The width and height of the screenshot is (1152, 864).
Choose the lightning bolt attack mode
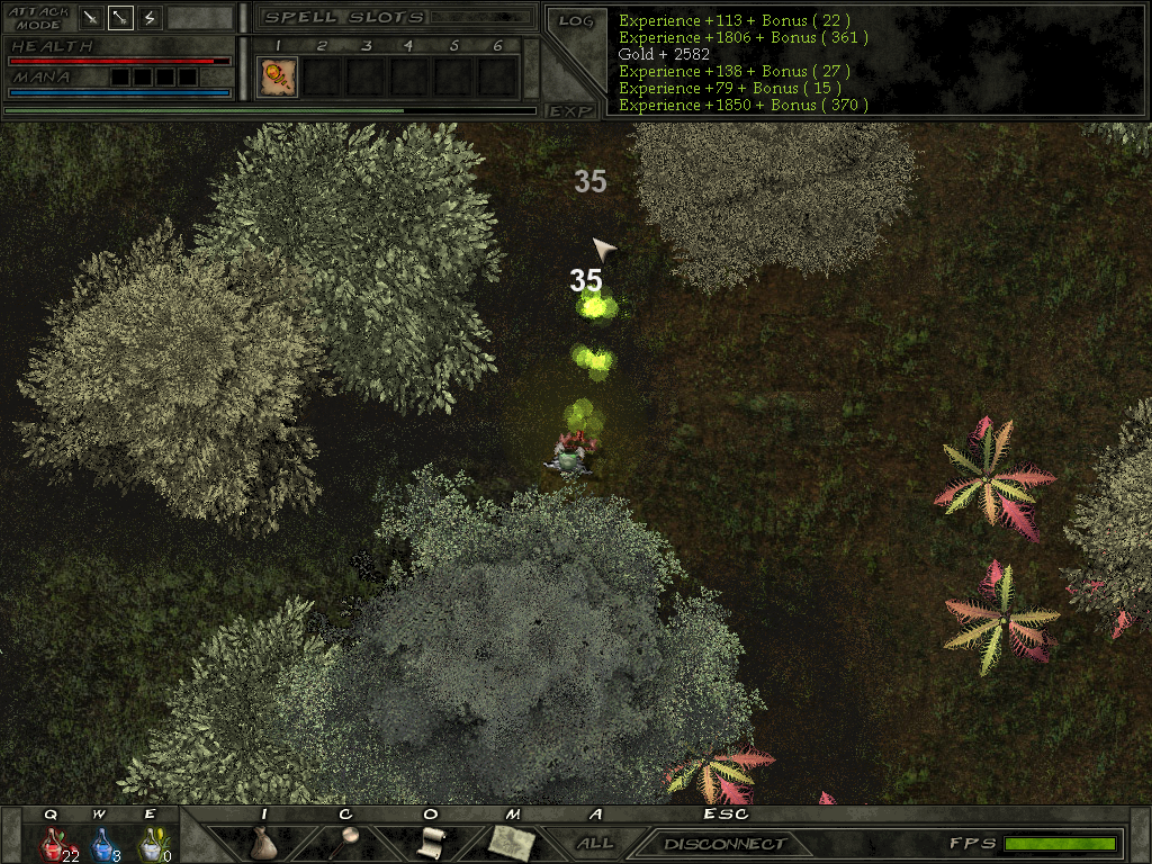[150, 18]
